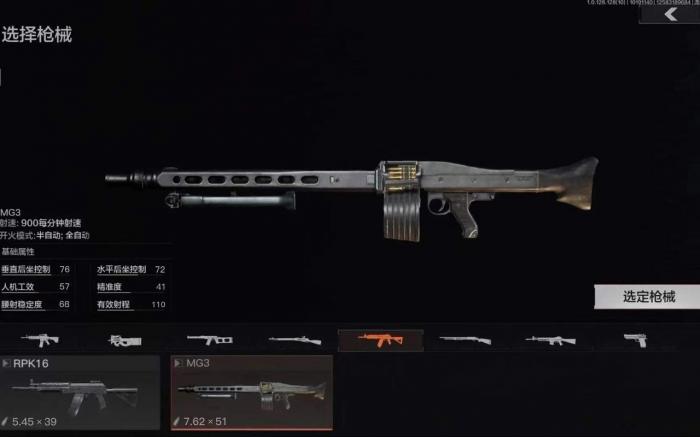Choose the MG3 weapon card
The image size is (700, 437).
[252, 392]
